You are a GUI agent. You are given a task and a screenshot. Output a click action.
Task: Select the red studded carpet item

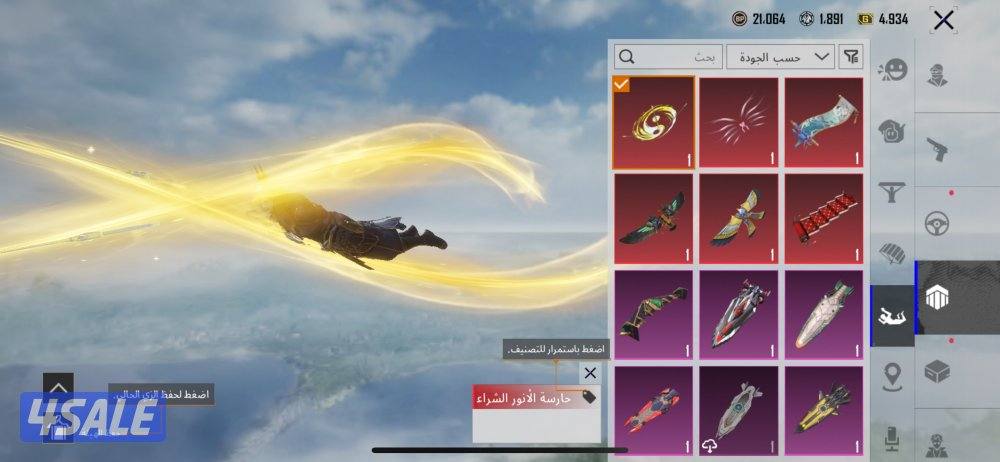tap(824, 218)
